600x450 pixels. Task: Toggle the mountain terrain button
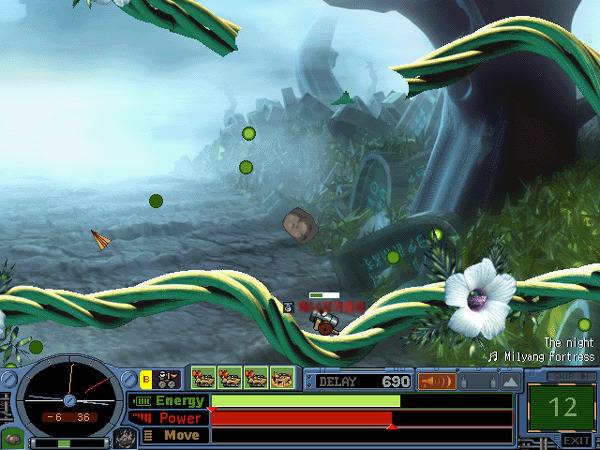click(x=511, y=381)
